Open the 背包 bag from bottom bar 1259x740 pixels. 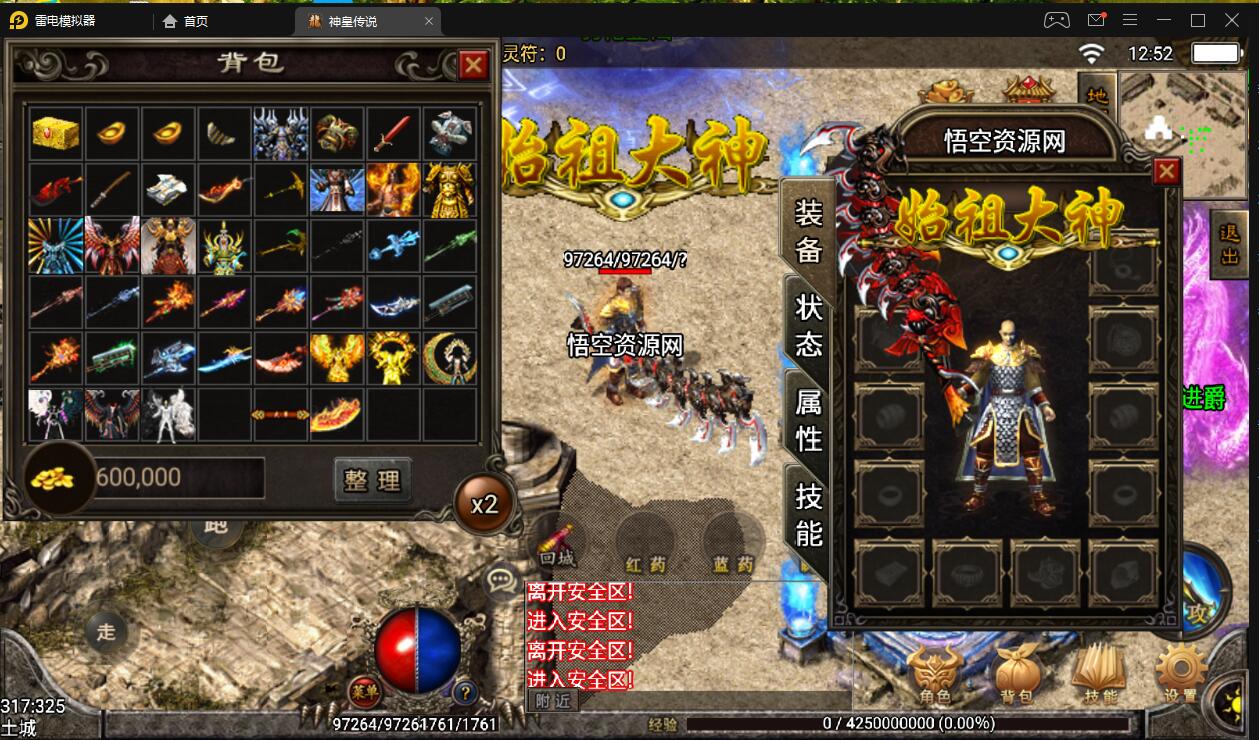tap(1016, 674)
